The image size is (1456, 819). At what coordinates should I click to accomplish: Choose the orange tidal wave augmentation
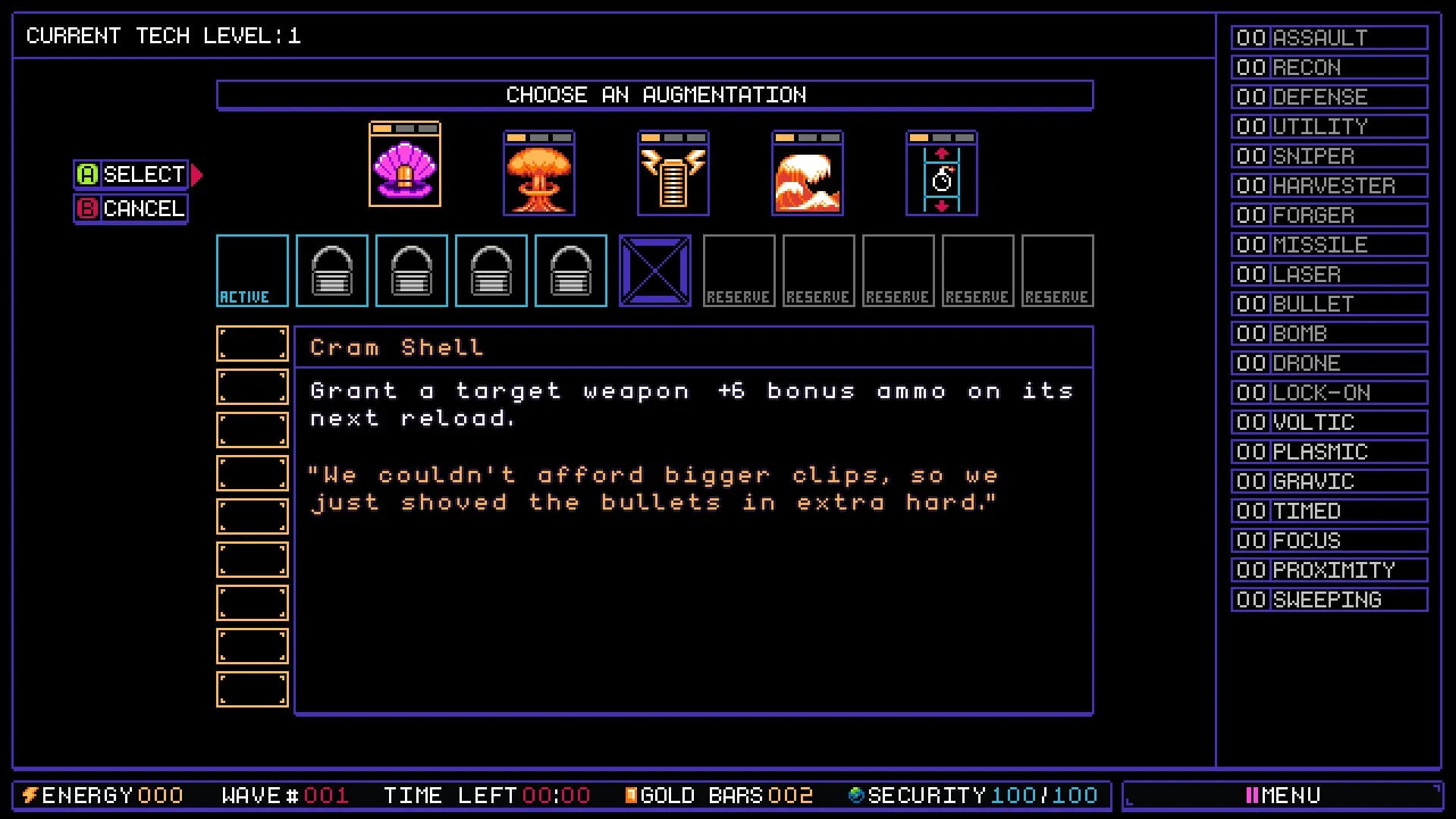point(808,174)
